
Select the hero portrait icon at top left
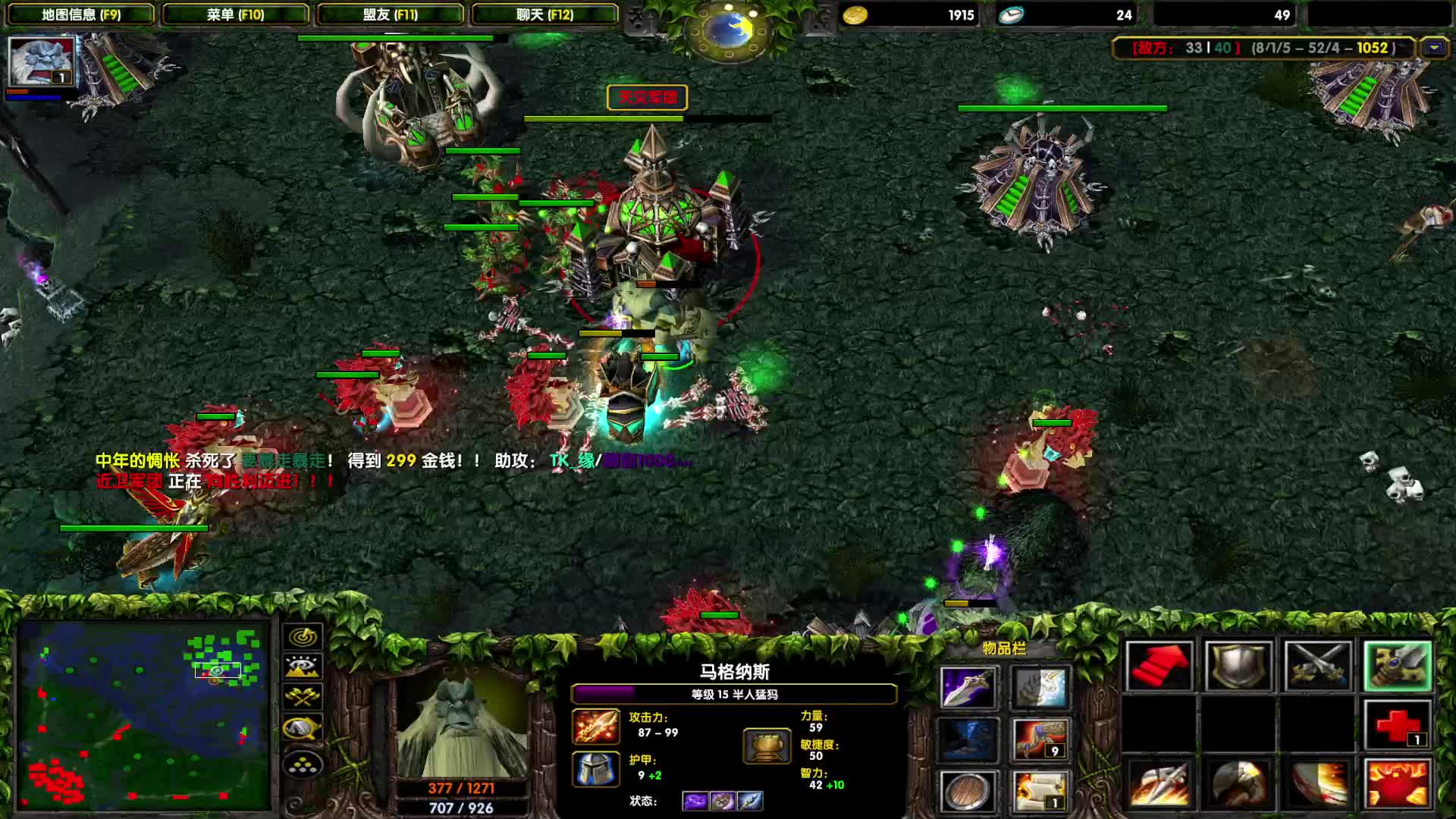(x=42, y=61)
